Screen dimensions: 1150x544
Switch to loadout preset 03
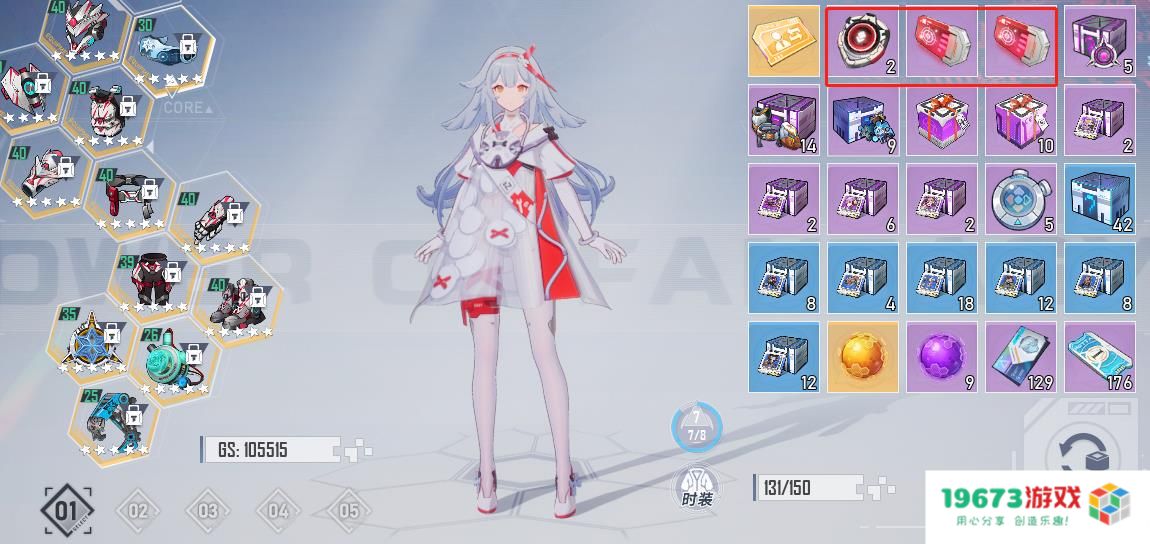point(207,512)
